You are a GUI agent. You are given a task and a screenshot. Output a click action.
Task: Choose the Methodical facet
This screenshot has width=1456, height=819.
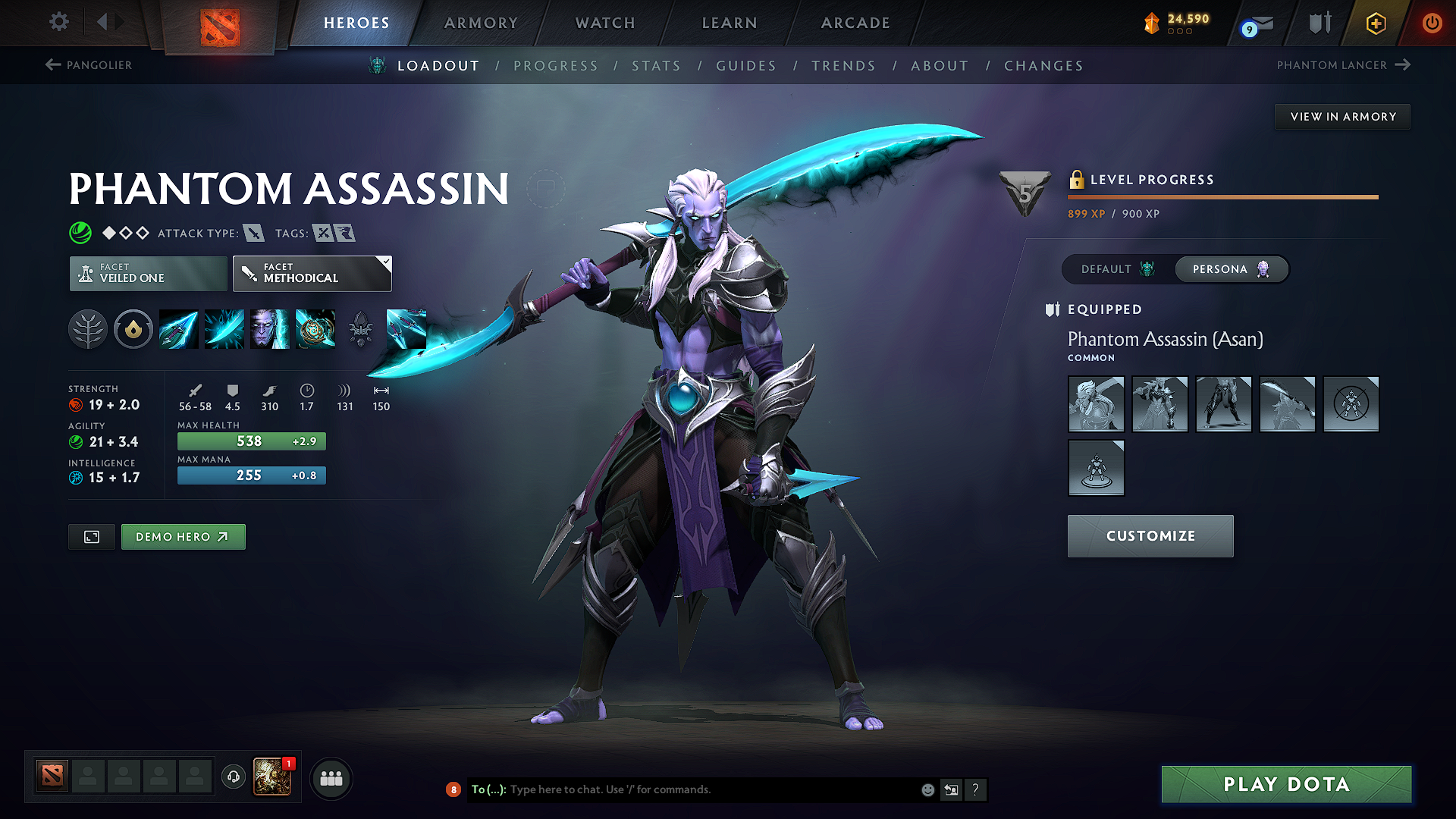pyautogui.click(x=312, y=273)
